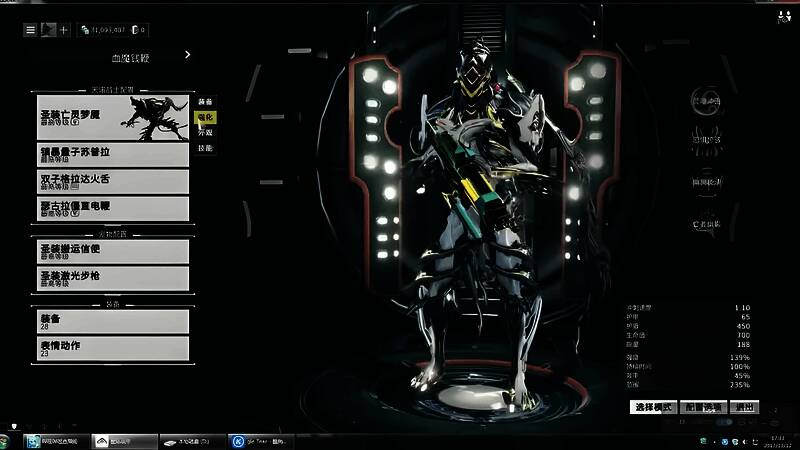This screenshot has width=800, height=450.
Task: Click the 选择模式 button
Action: point(652,407)
